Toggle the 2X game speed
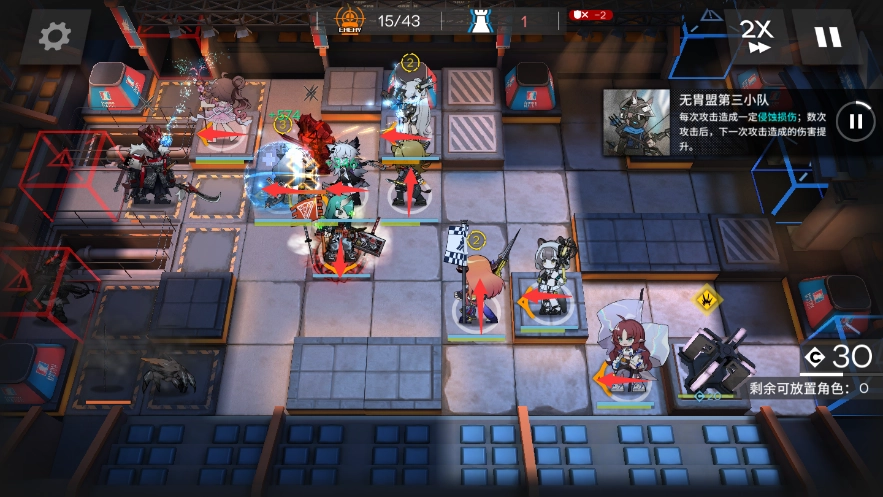 pyautogui.click(x=756, y=36)
